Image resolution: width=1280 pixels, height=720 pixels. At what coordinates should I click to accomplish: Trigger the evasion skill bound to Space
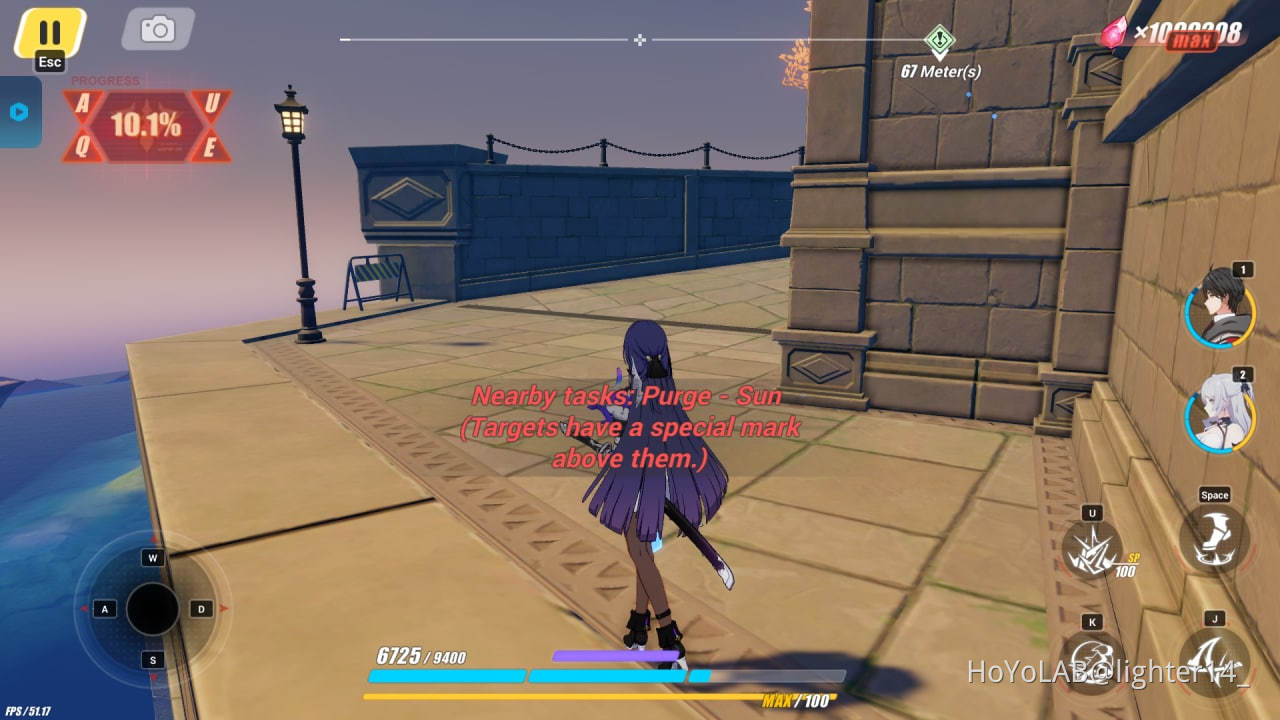[x=1213, y=537]
